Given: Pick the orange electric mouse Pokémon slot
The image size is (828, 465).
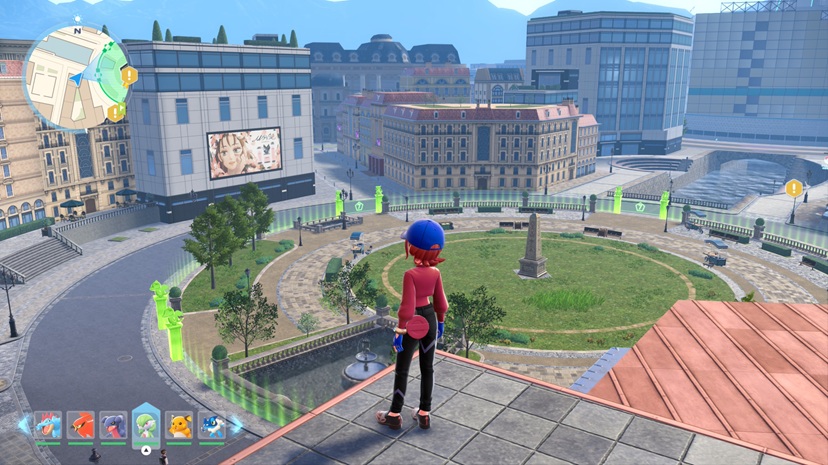Looking at the screenshot, I should point(179,425).
